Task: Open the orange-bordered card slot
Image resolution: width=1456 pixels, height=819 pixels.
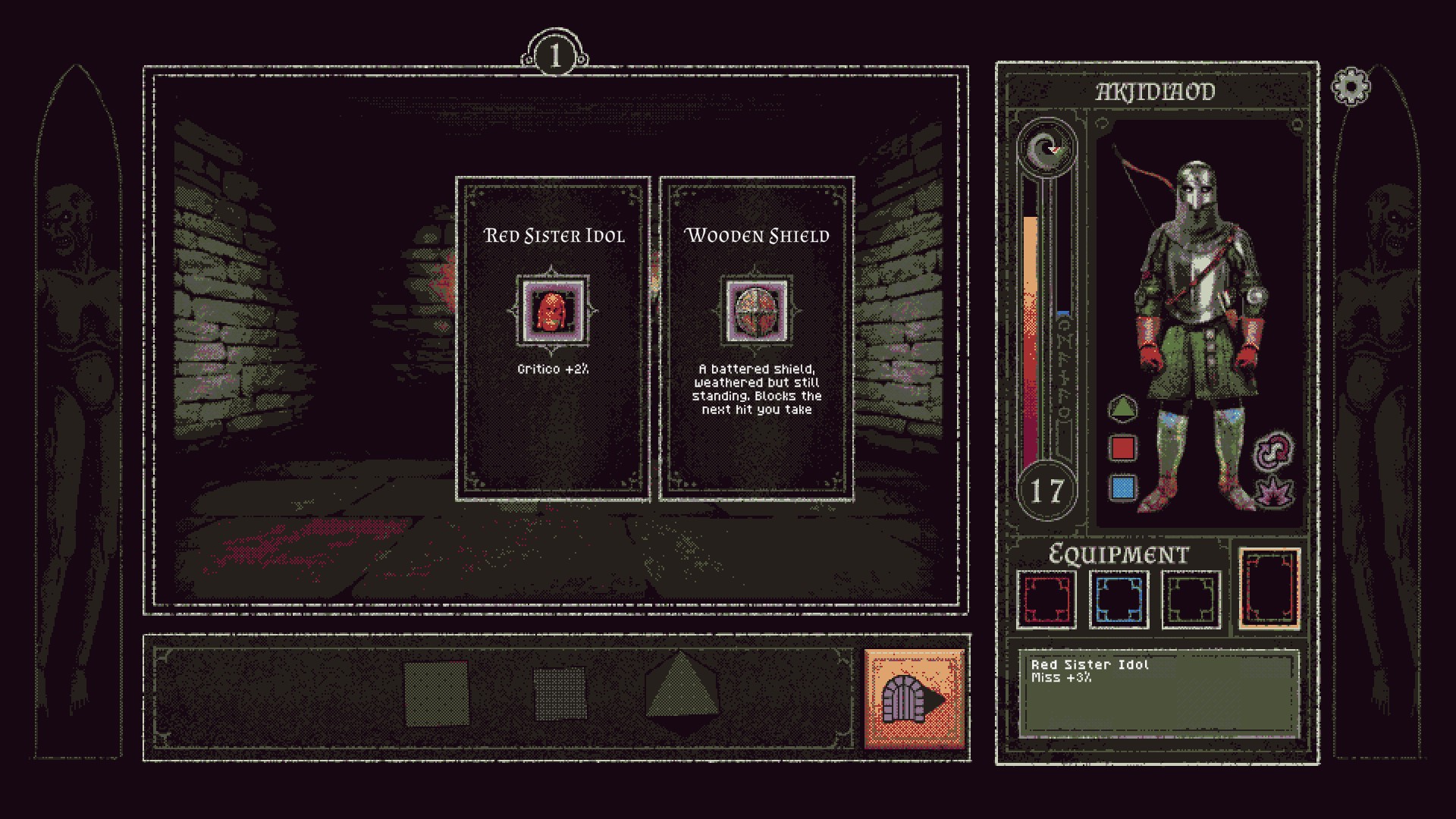Action: (1269, 588)
